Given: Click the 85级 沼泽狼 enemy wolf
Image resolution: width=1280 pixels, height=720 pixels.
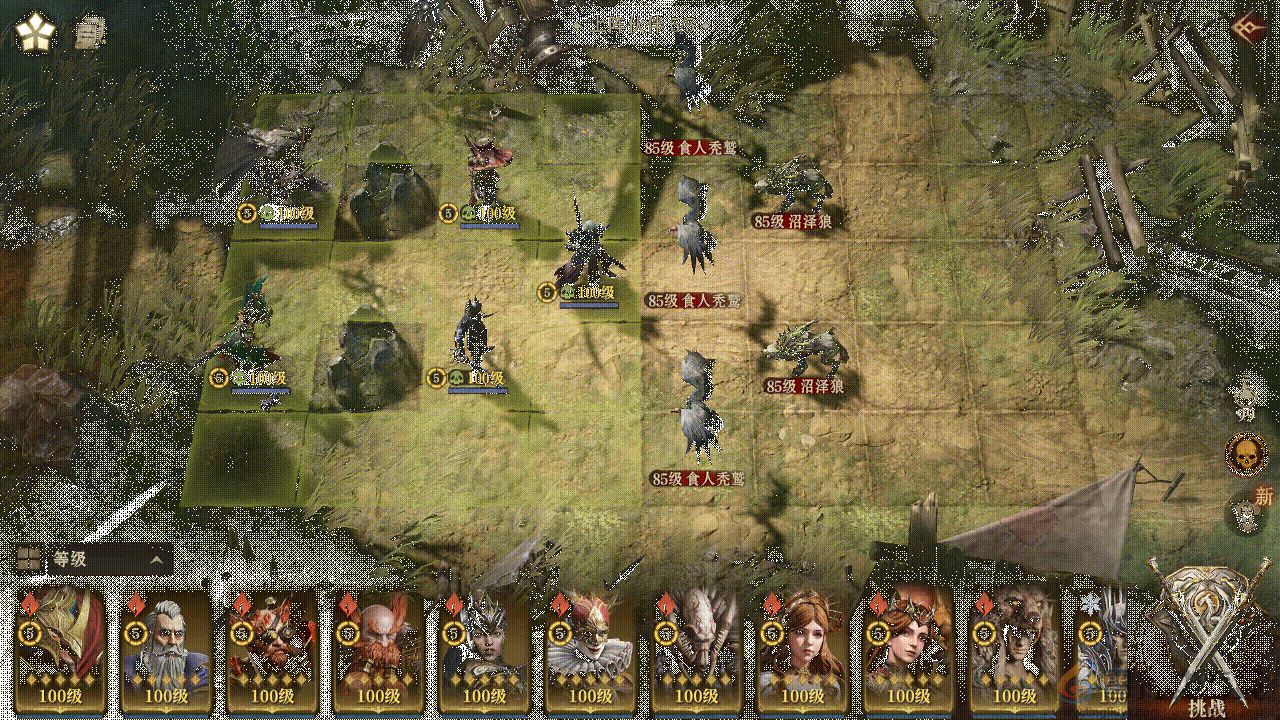Looking at the screenshot, I should click(795, 185).
